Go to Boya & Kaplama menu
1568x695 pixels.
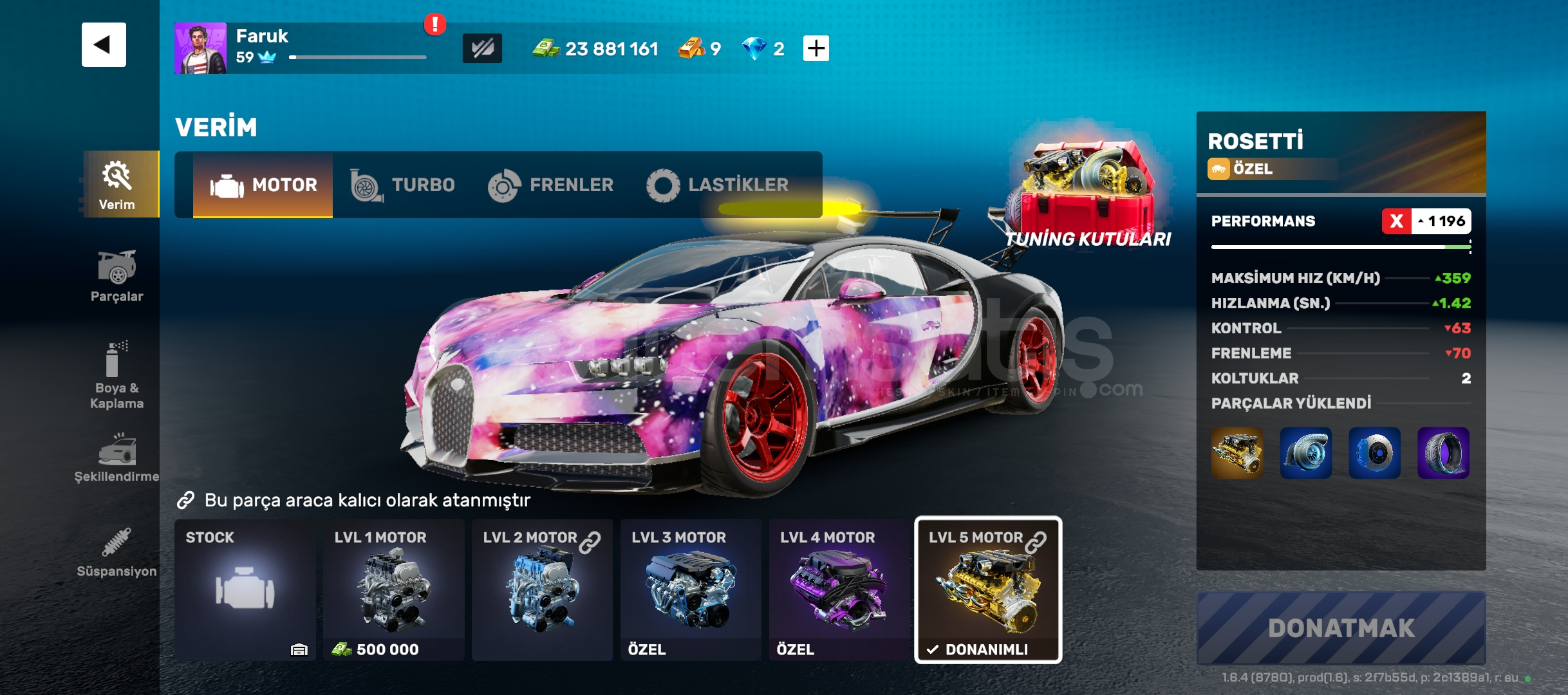(x=117, y=375)
